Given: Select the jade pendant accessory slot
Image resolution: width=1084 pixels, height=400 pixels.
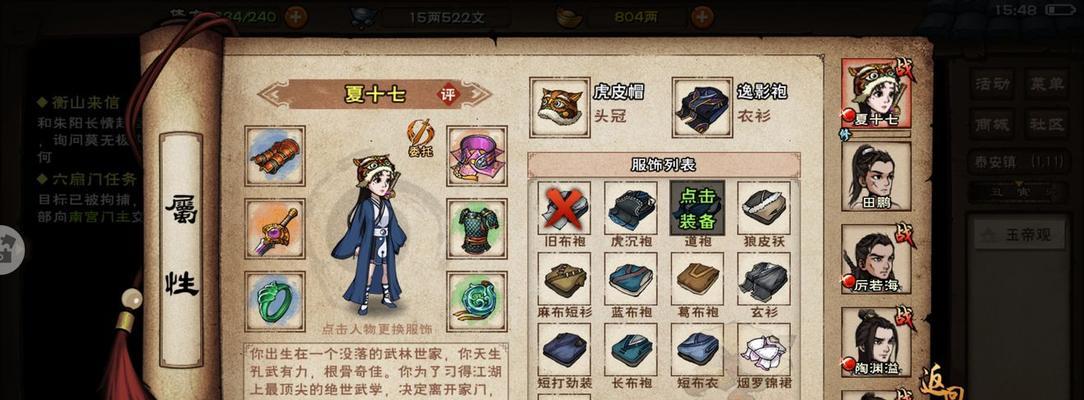Looking at the screenshot, I should (x=476, y=300).
